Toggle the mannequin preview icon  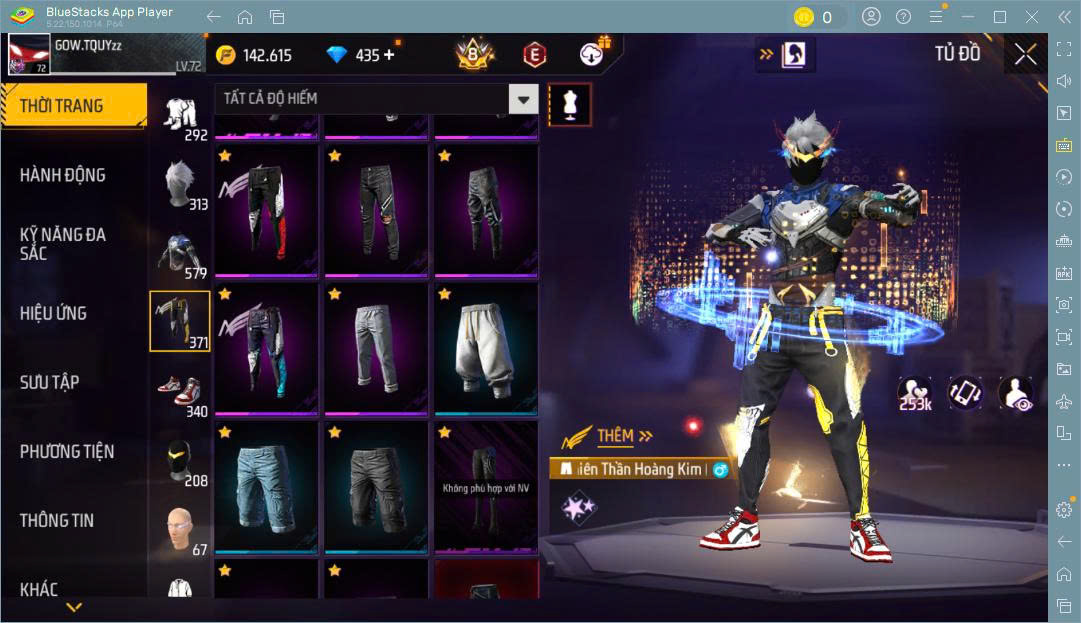570,104
